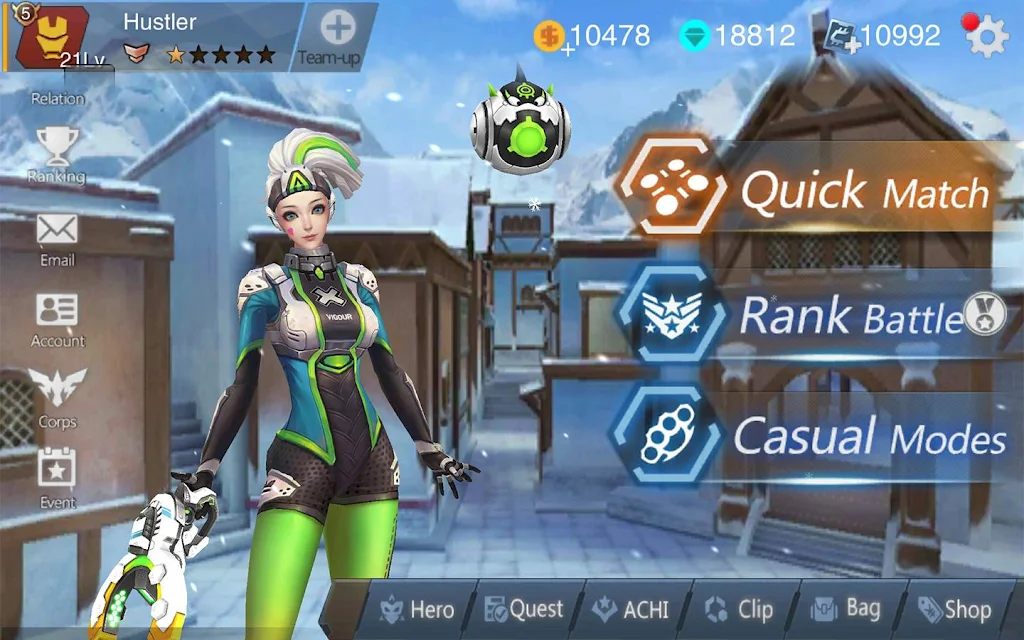Open Casual Modes
Viewport: 1024px width, 640px height.
(x=810, y=437)
